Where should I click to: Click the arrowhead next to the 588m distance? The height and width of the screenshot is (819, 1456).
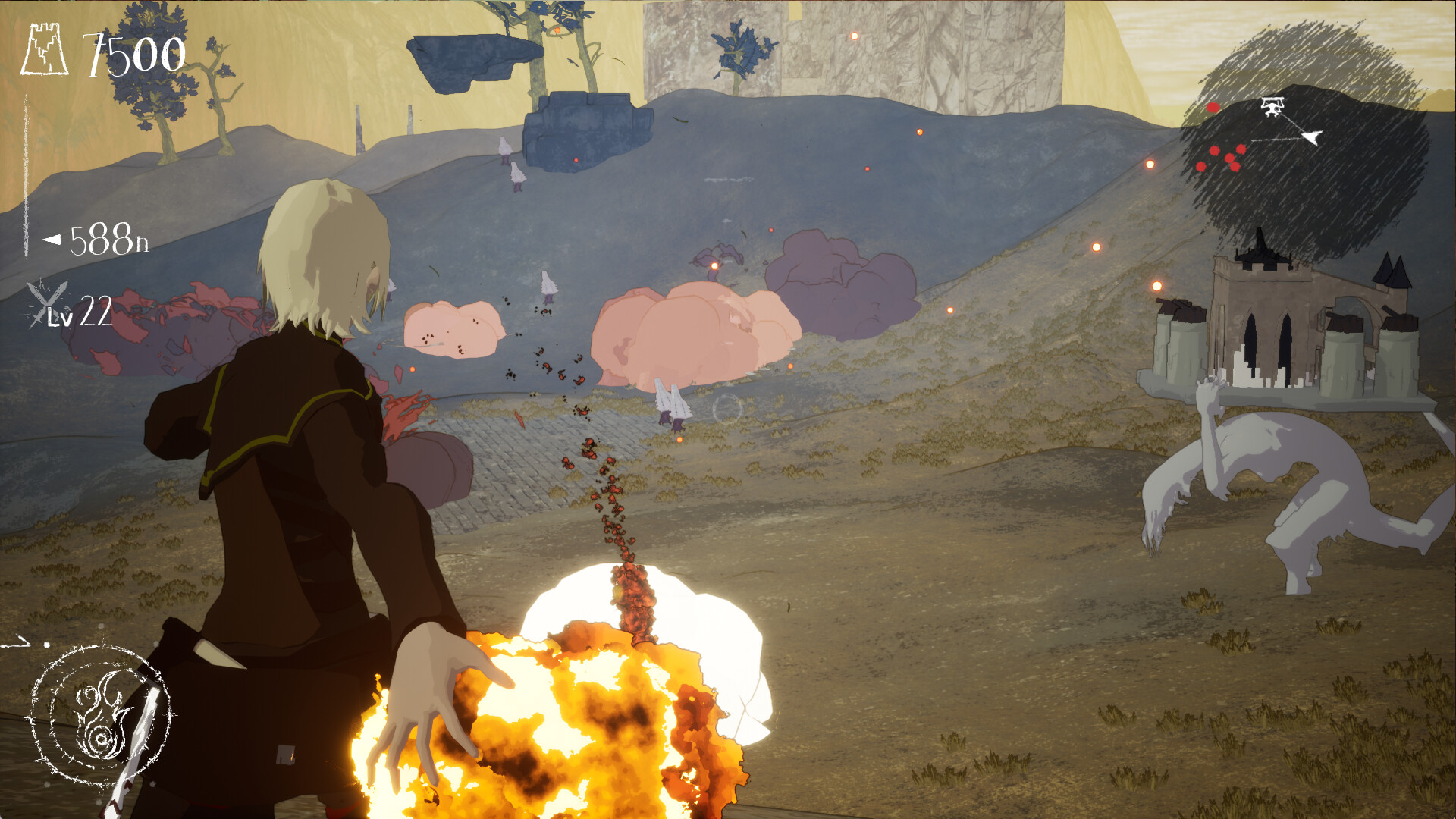click(52, 241)
